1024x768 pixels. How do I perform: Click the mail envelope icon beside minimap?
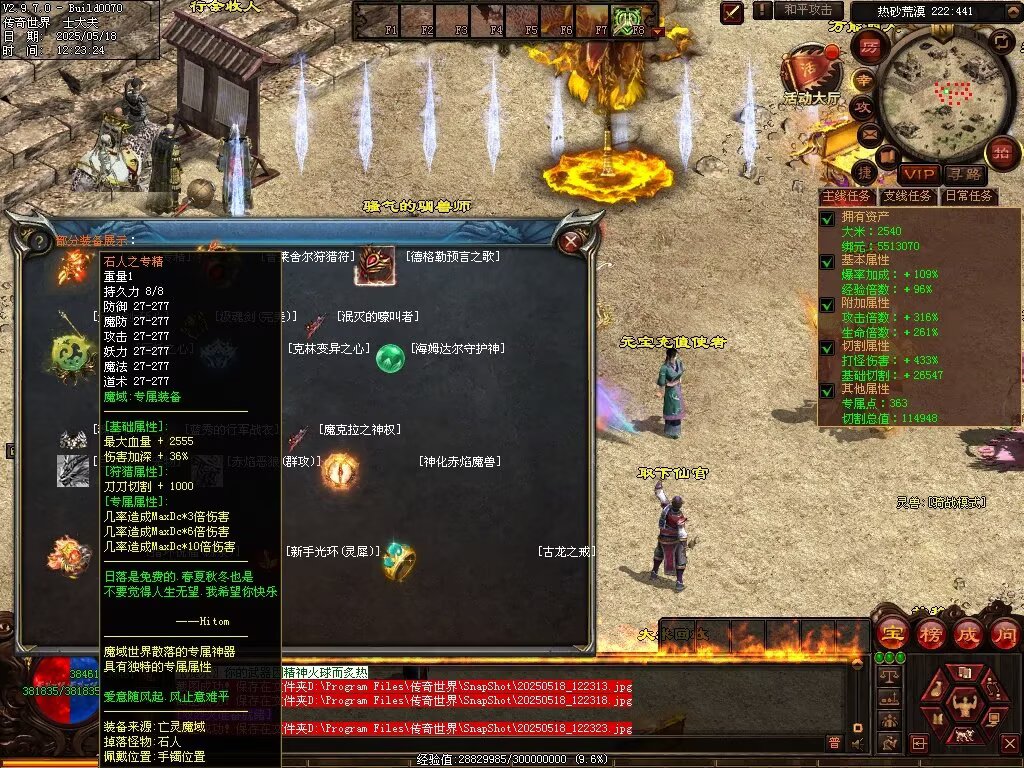click(869, 132)
